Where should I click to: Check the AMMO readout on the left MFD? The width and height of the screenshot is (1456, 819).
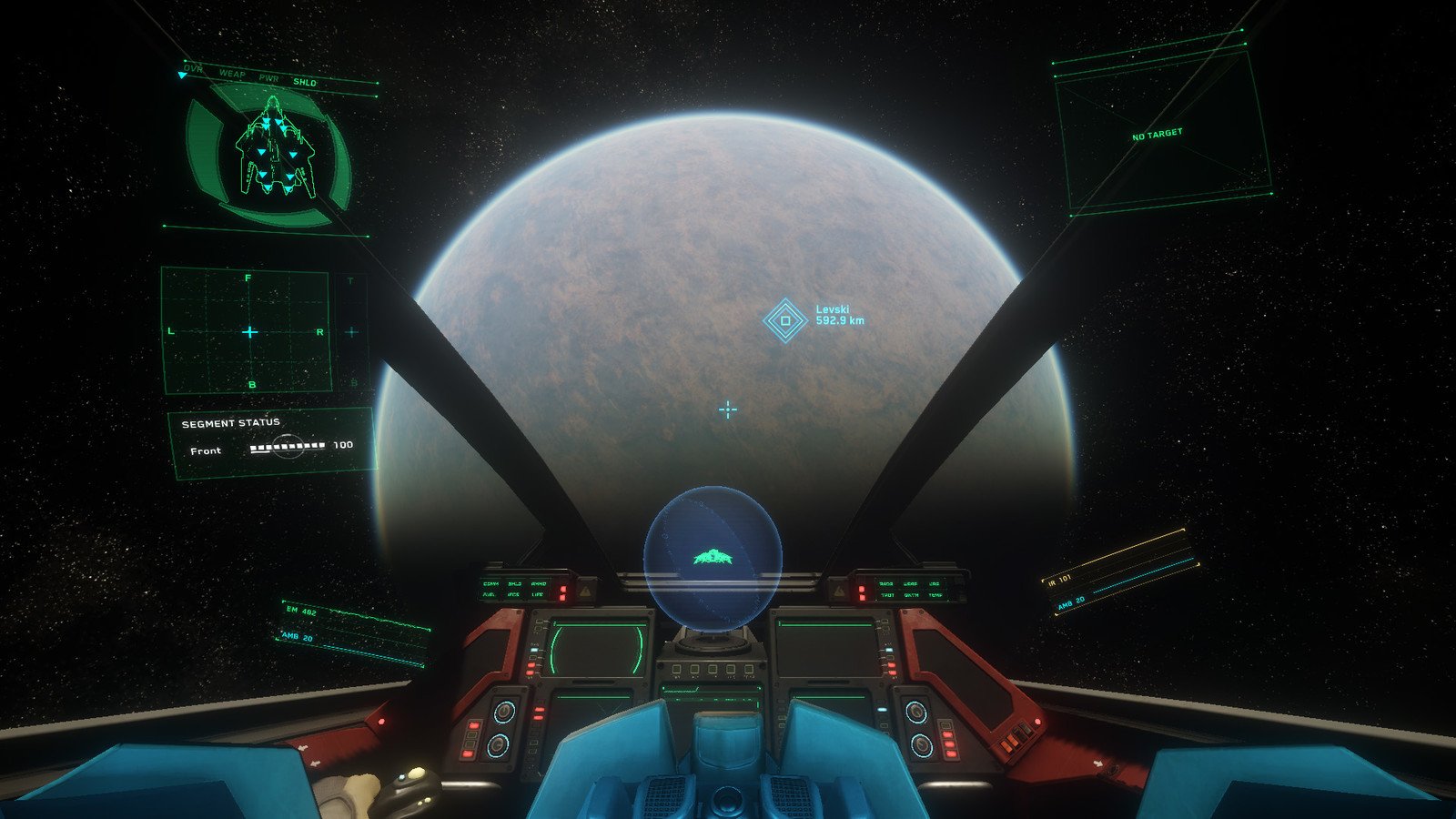point(539,584)
